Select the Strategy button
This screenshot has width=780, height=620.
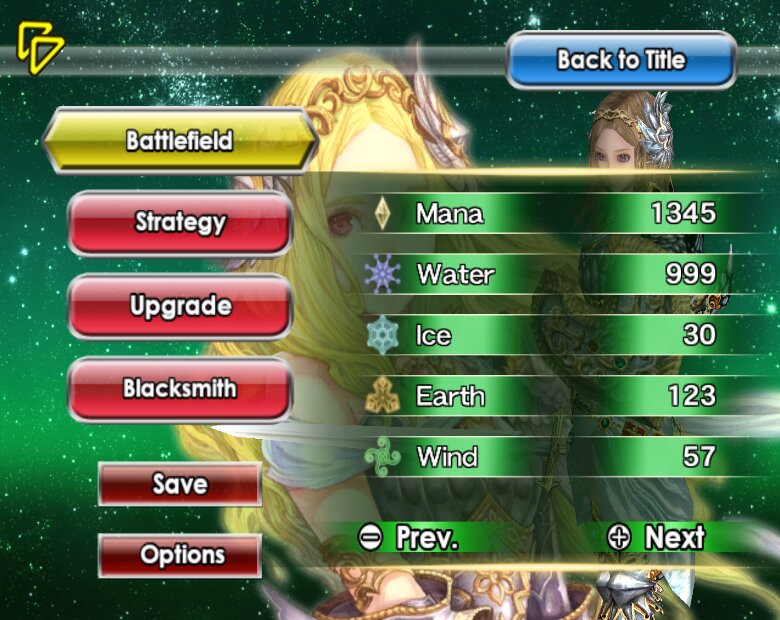(x=180, y=222)
